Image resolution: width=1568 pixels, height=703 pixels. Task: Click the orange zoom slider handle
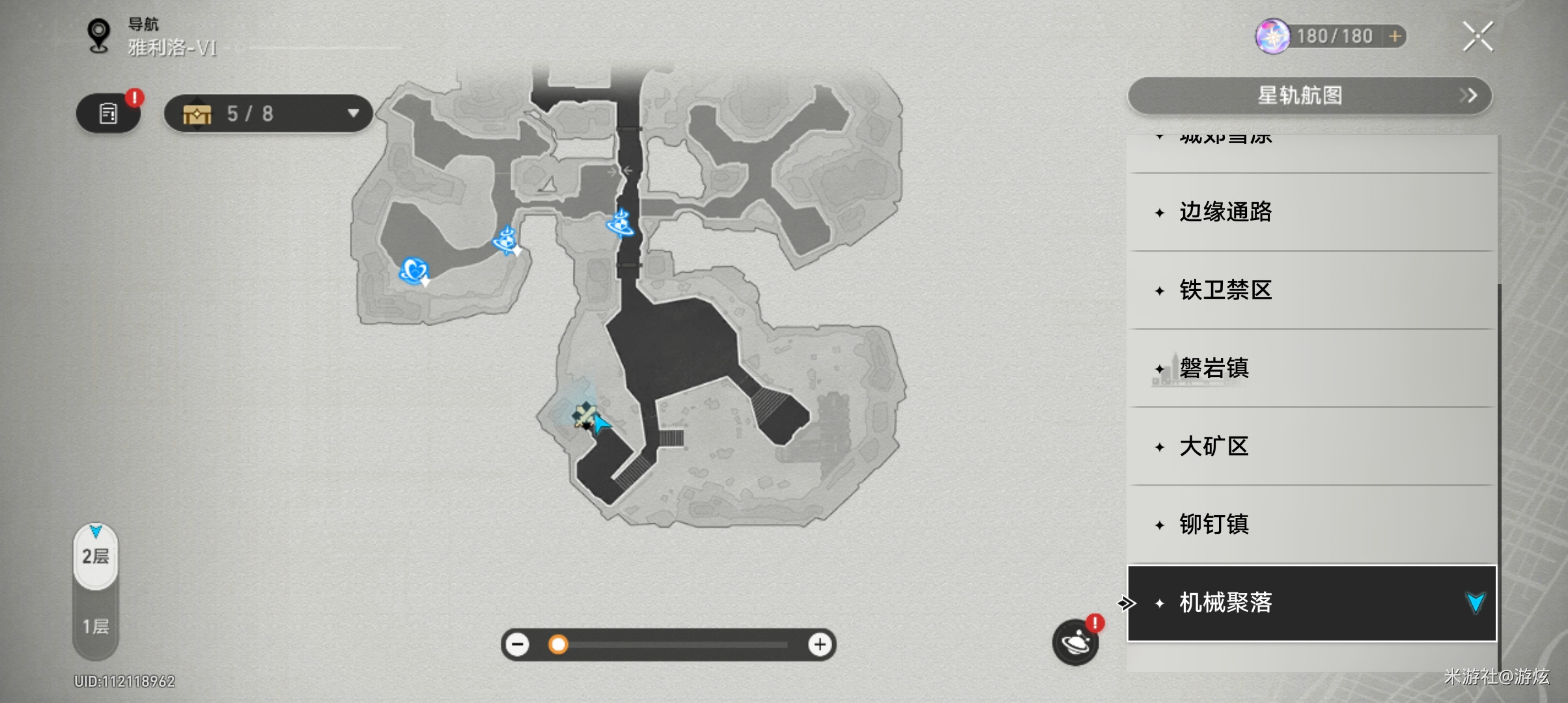pyautogui.click(x=558, y=644)
